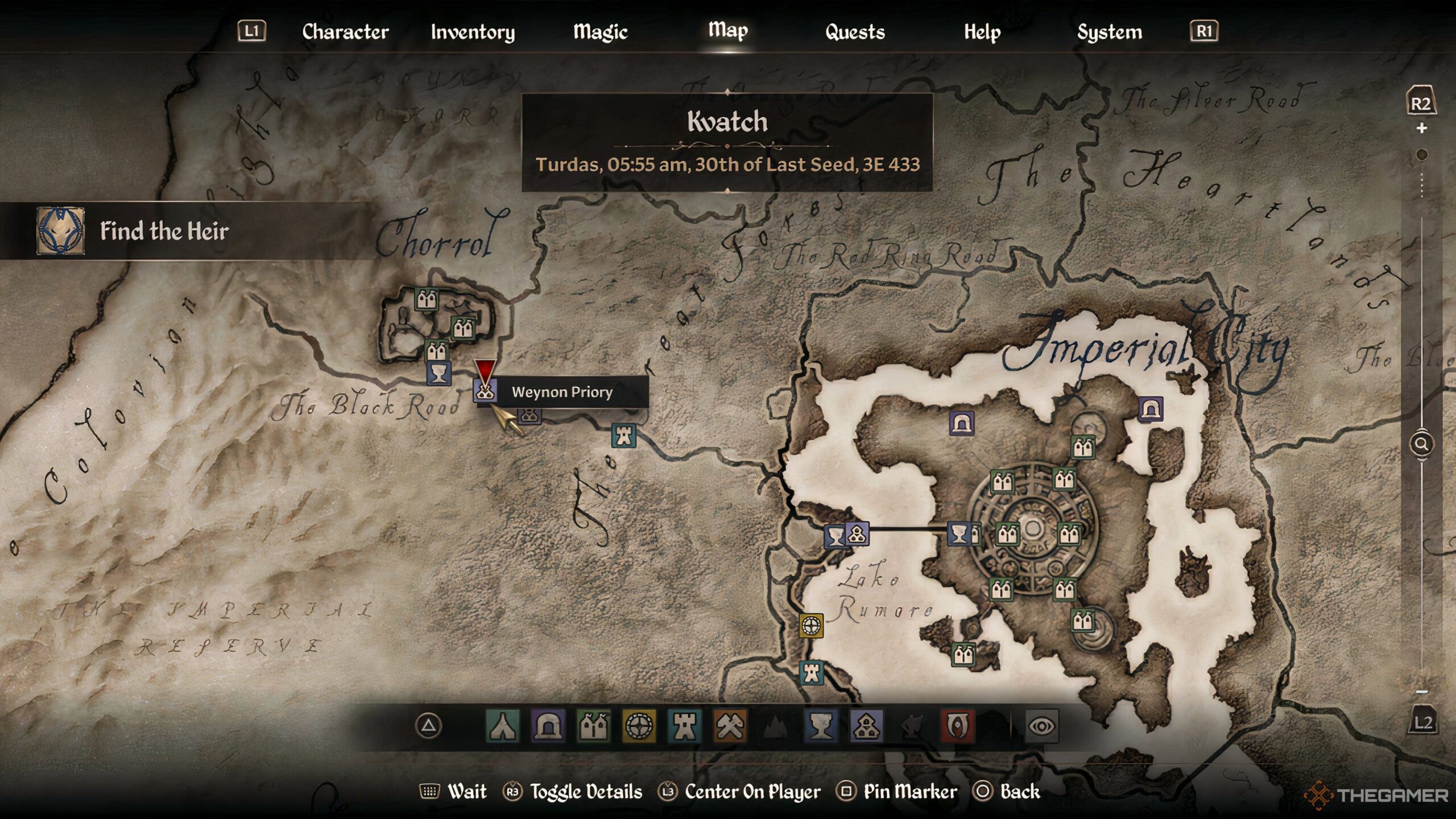The width and height of the screenshot is (1456, 819).
Task: Go to the Magic tab
Action: 600,32
